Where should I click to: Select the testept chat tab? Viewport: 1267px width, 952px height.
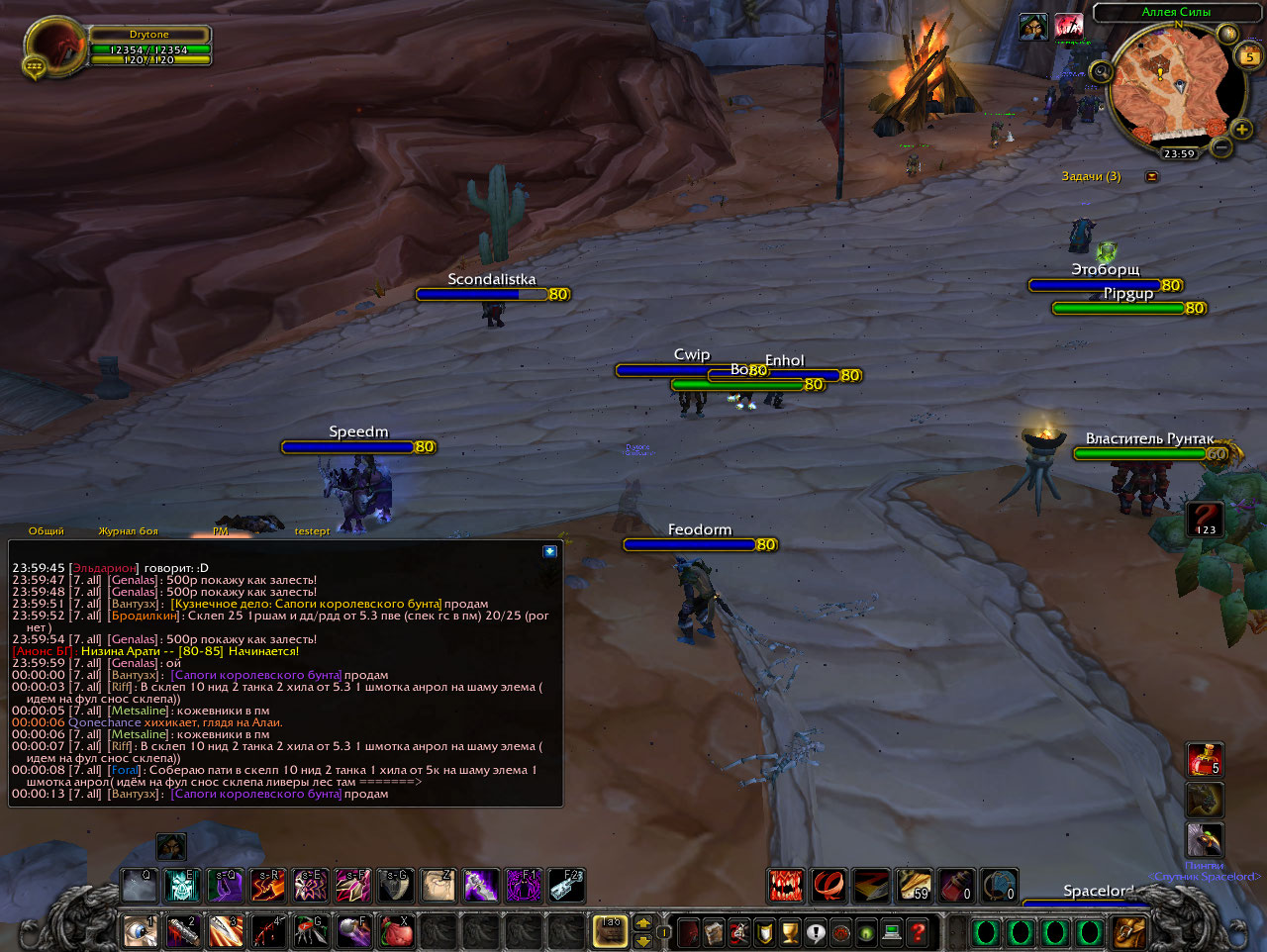pyautogui.click(x=312, y=531)
